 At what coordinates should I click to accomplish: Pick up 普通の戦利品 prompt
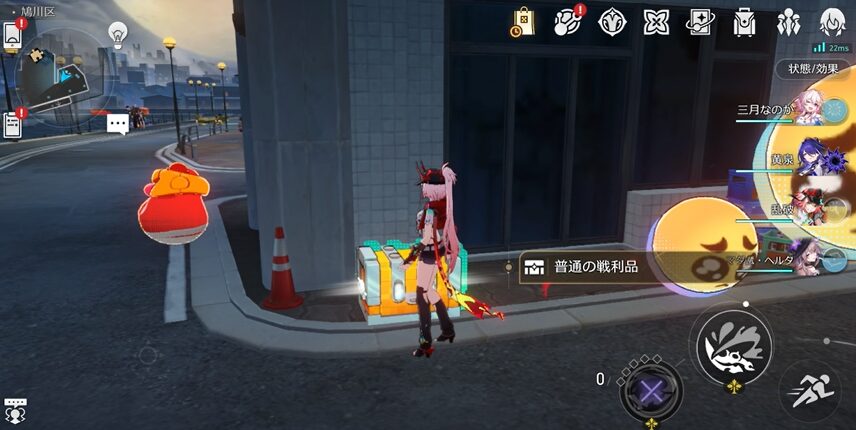point(590,267)
